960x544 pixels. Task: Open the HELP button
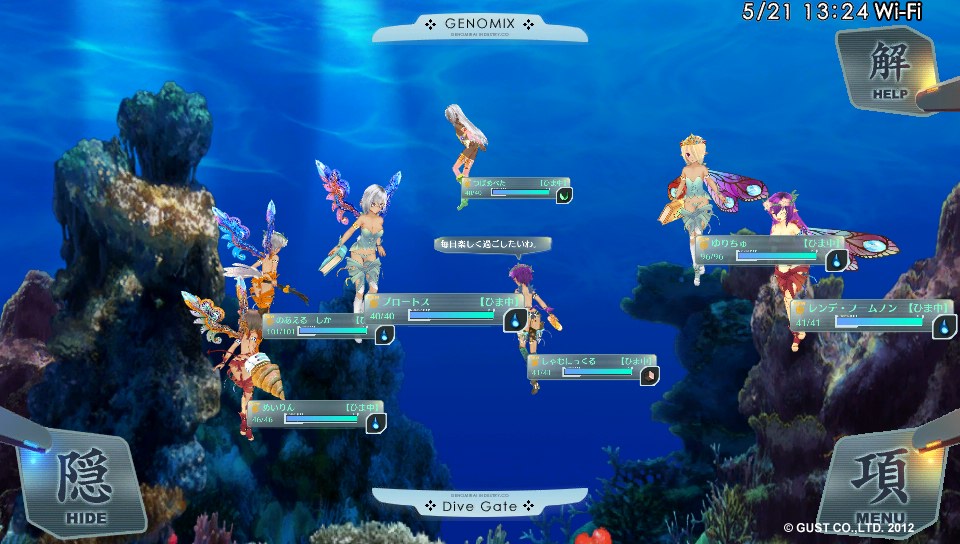888,68
